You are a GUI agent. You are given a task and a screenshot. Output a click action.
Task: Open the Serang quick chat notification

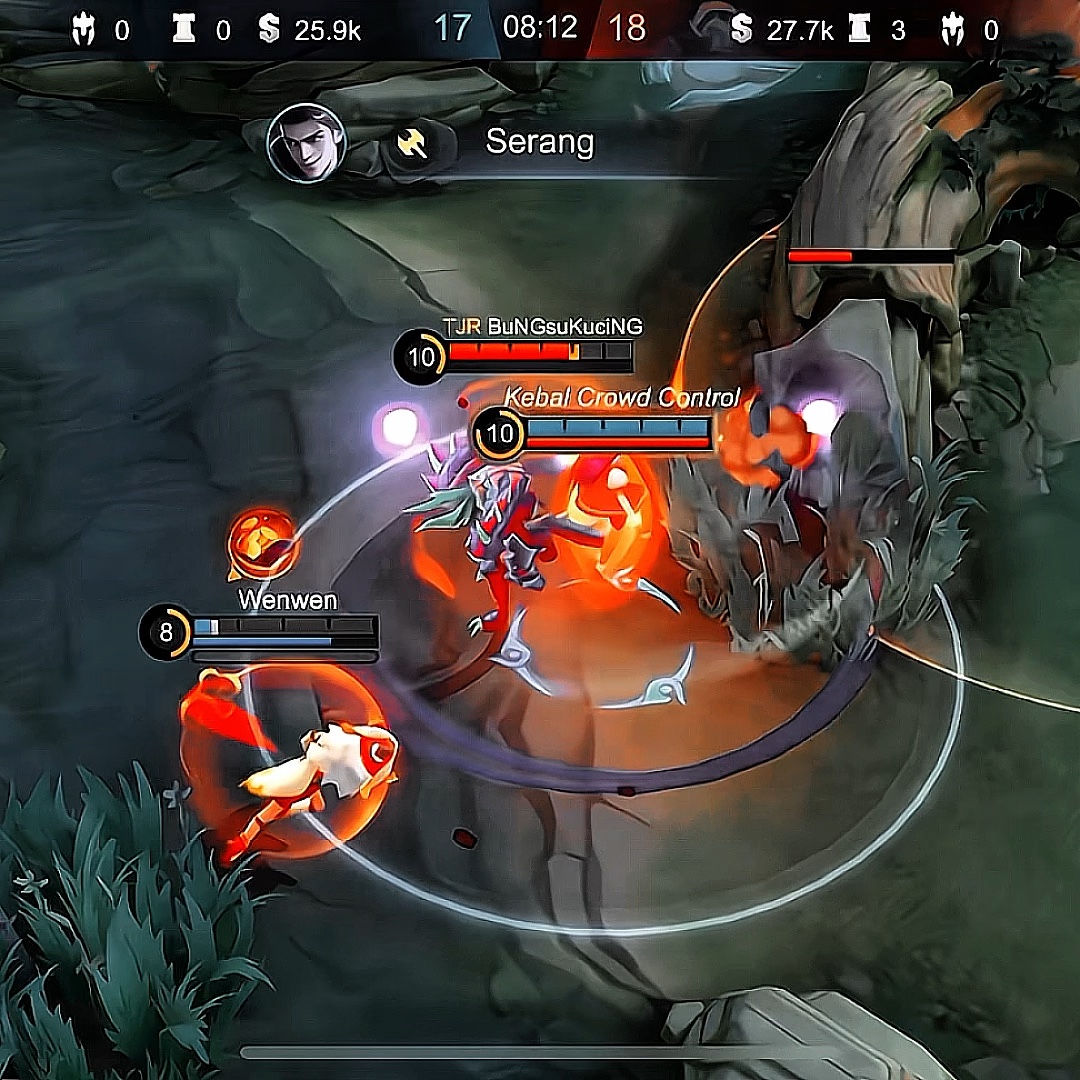point(540,142)
